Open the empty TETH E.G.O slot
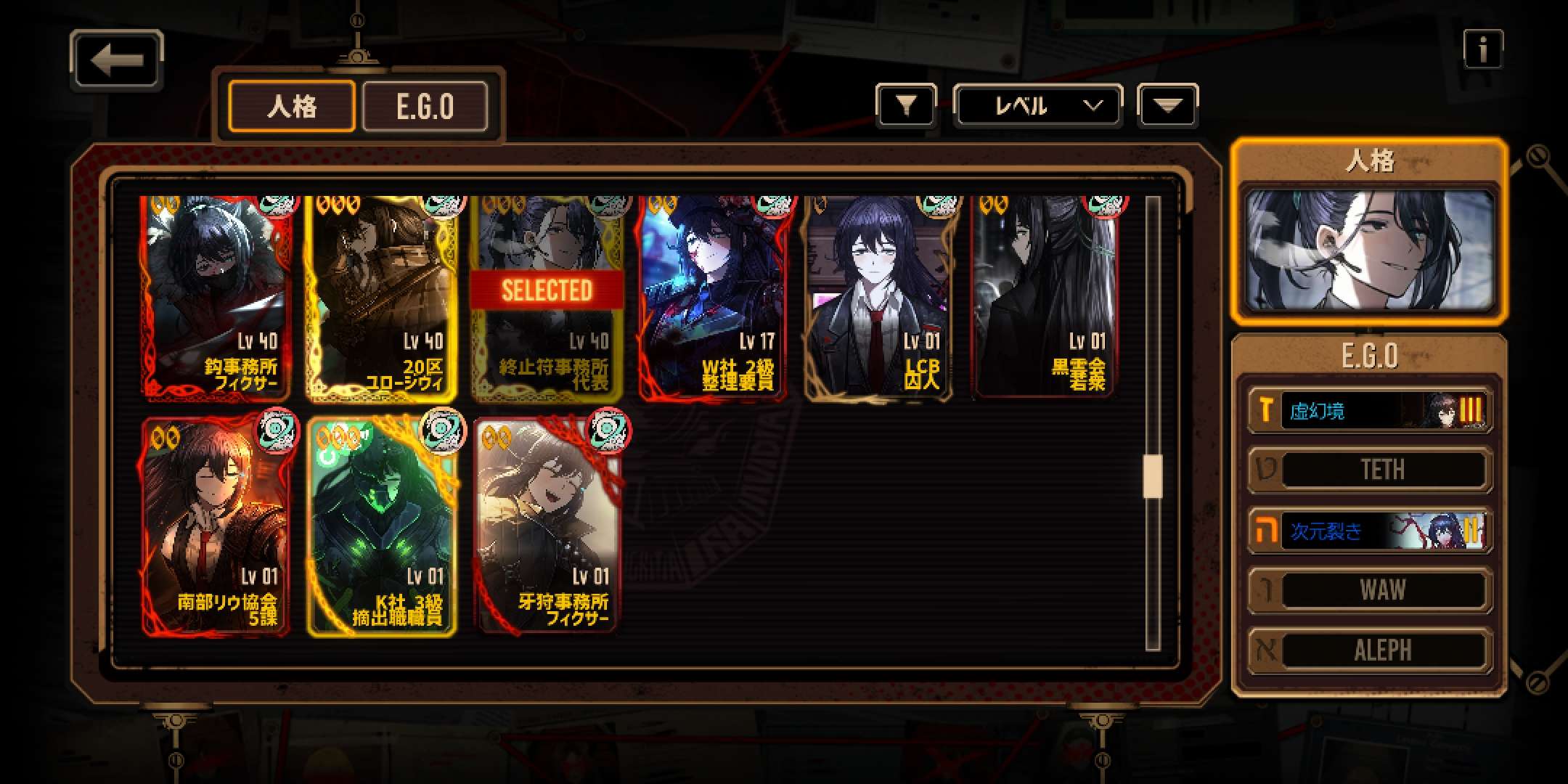1568x784 pixels. 1370,470
